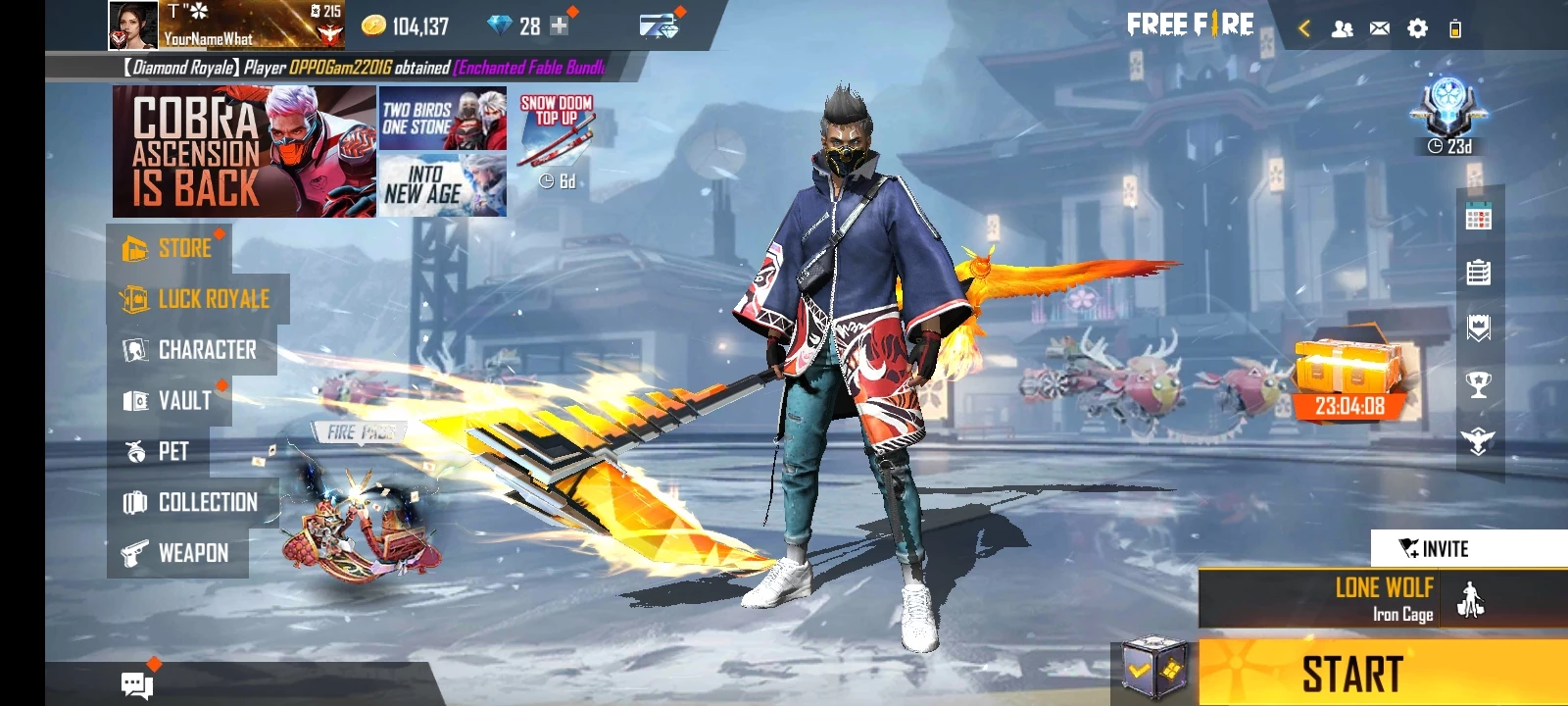The image size is (1568, 706).
Task: Open the events calendar icon
Action: click(1478, 218)
